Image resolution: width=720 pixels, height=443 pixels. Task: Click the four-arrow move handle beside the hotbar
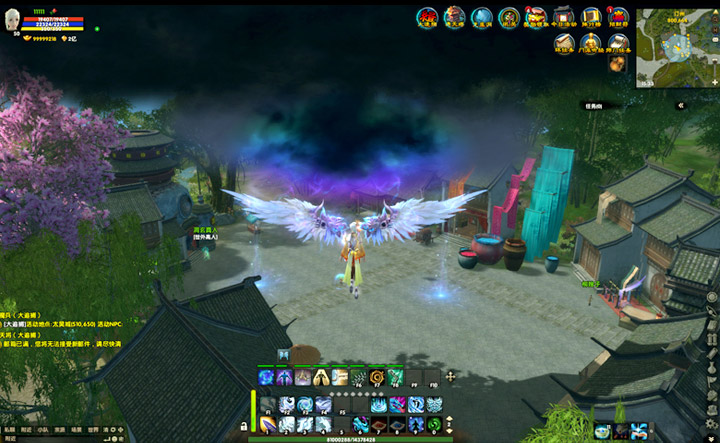[x=450, y=377]
